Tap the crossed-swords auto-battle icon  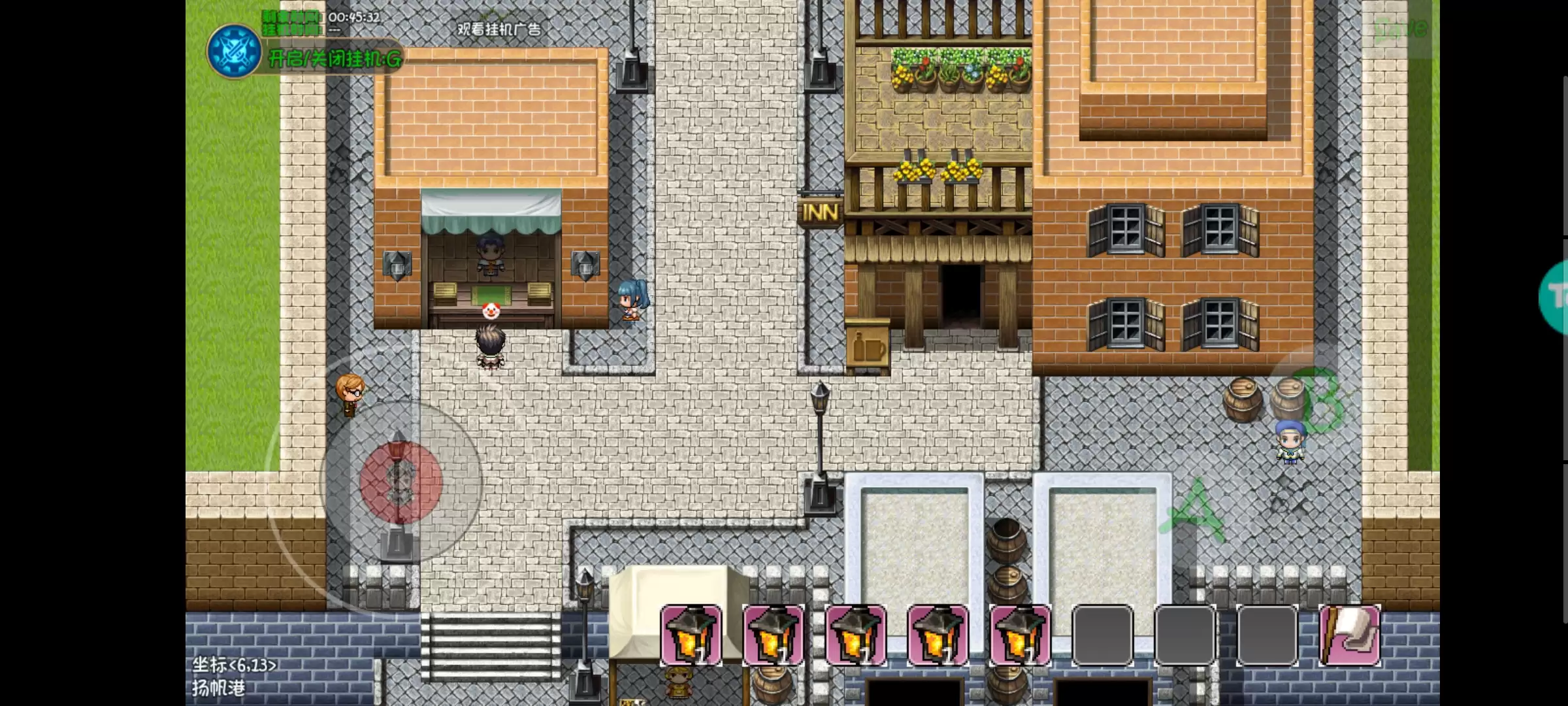233,52
